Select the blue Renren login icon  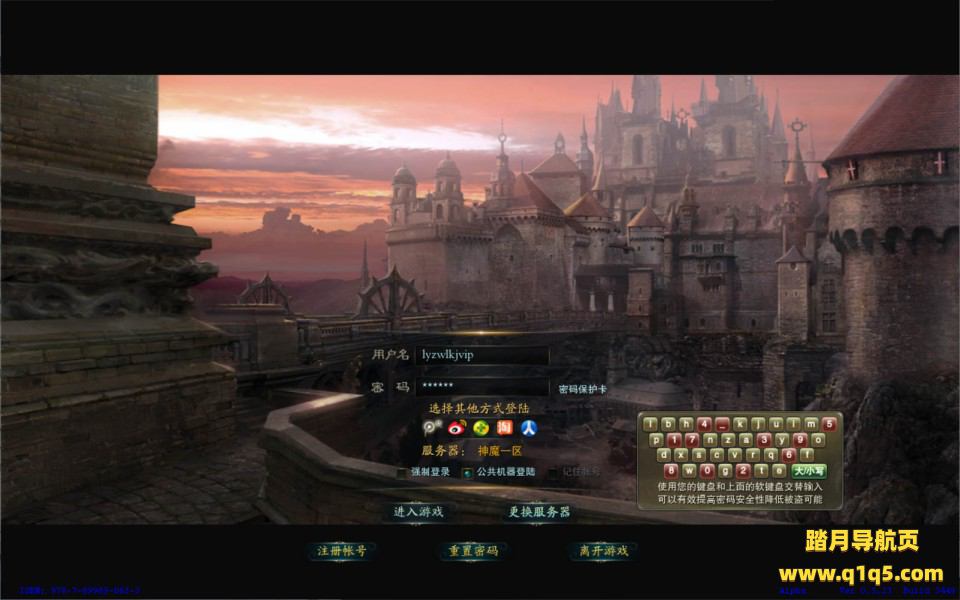coord(529,428)
